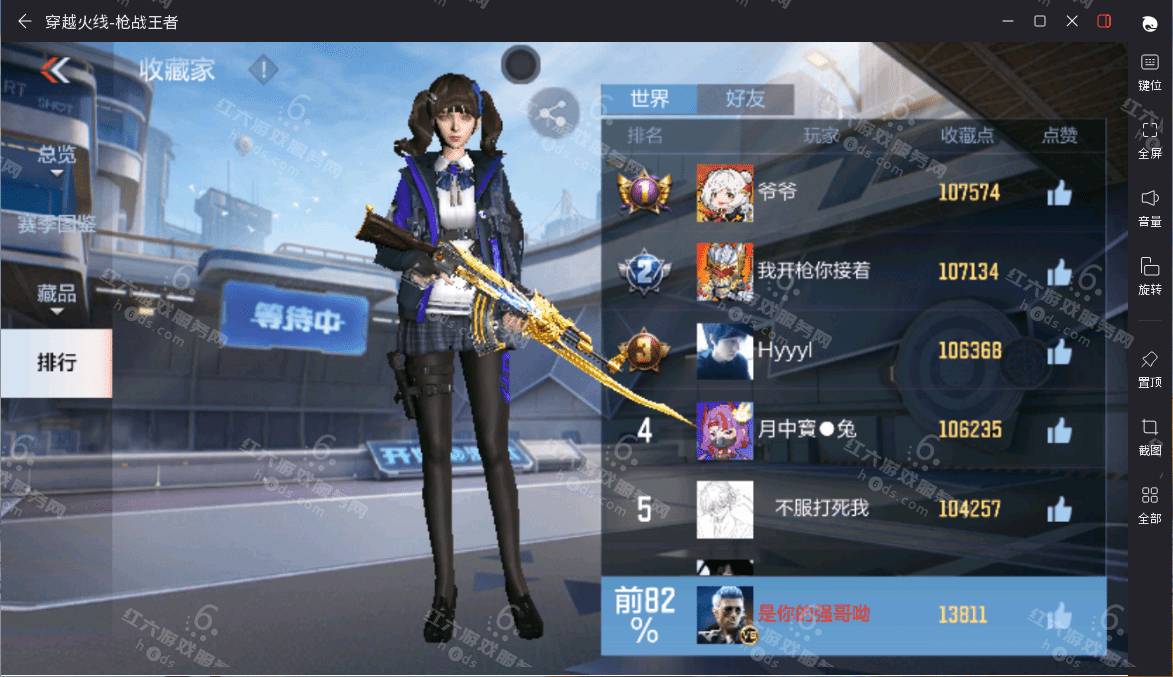Open 爷爷's player avatar
Screen dimensions: 1173x677
(x=725, y=193)
